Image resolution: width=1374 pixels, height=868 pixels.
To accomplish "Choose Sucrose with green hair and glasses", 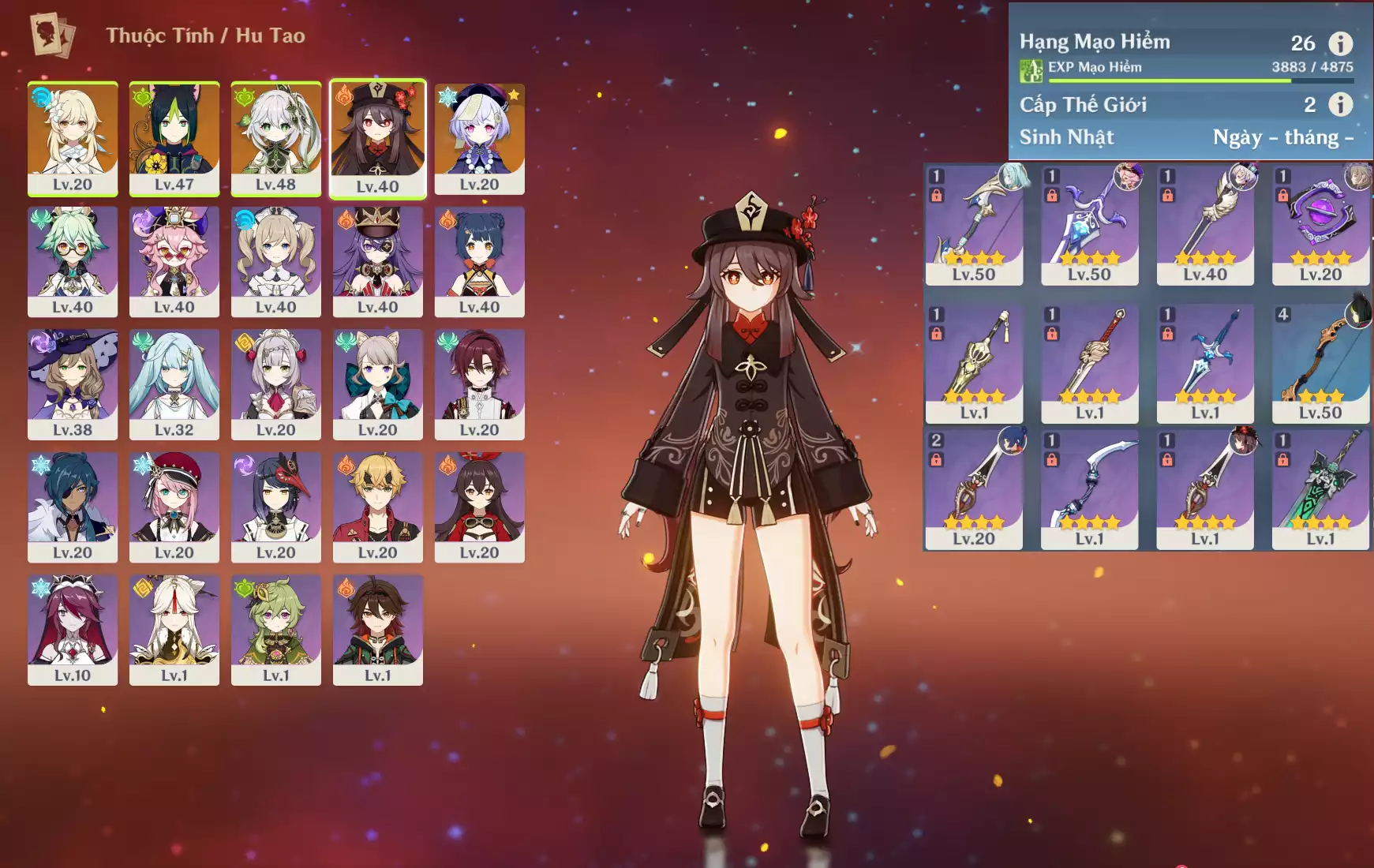I will tap(73, 261).
